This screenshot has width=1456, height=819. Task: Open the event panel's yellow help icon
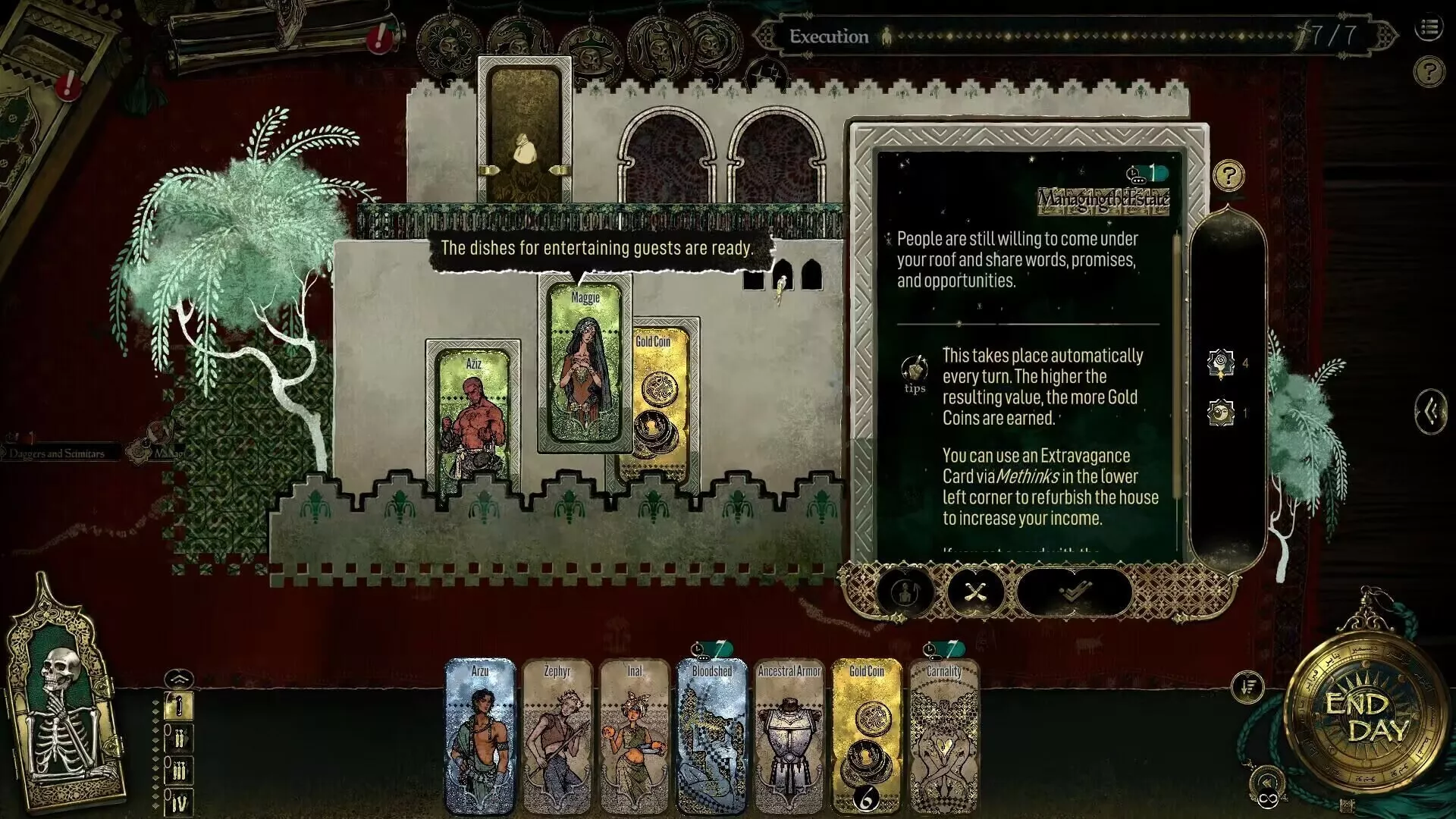click(x=1228, y=176)
